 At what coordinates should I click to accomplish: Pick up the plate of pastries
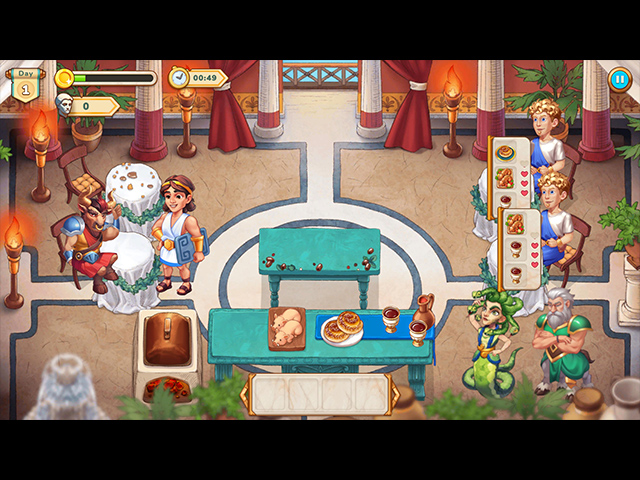344,328
